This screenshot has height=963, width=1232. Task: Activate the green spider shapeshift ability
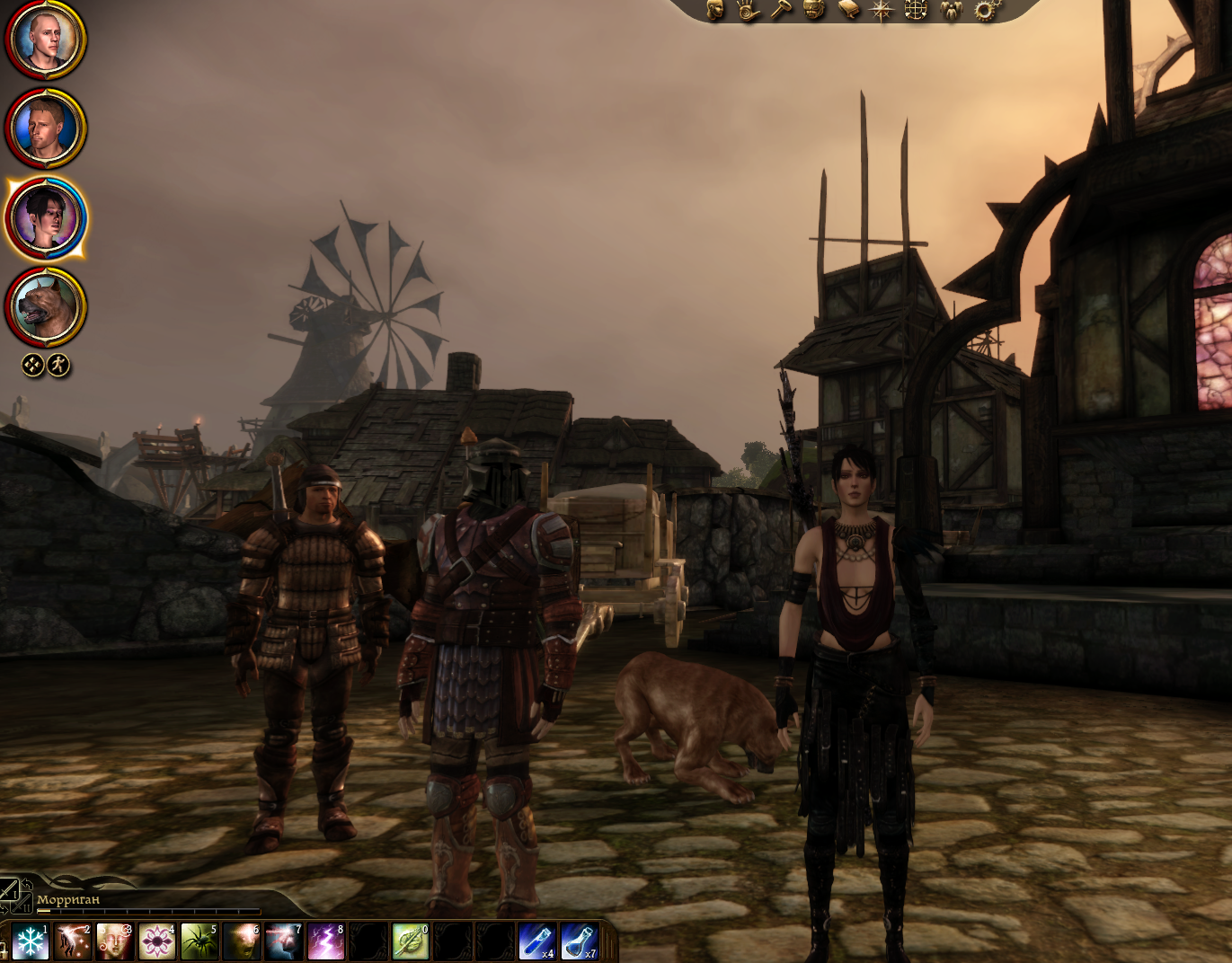coord(199,942)
